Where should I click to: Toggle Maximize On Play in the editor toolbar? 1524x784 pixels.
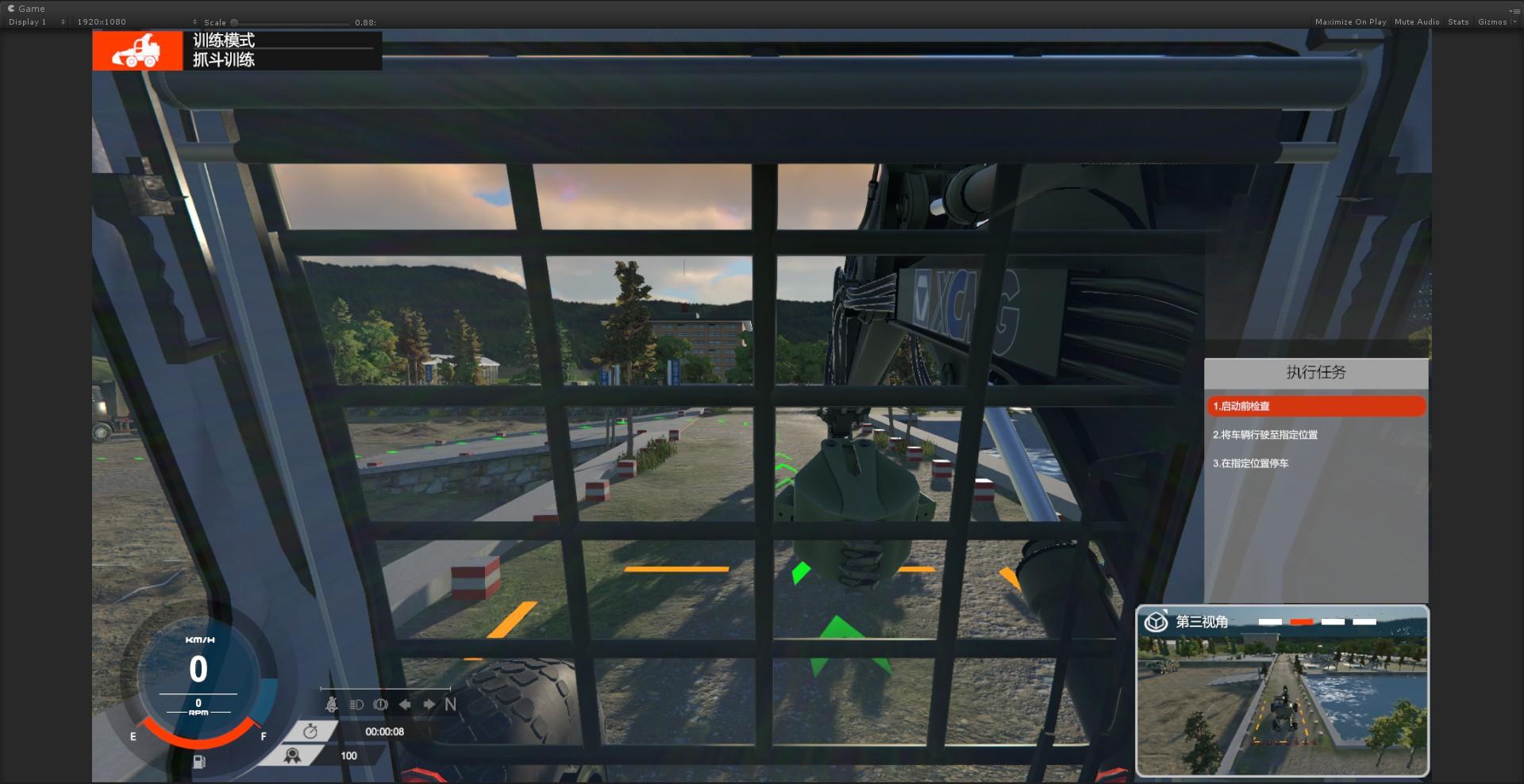pos(1350,22)
